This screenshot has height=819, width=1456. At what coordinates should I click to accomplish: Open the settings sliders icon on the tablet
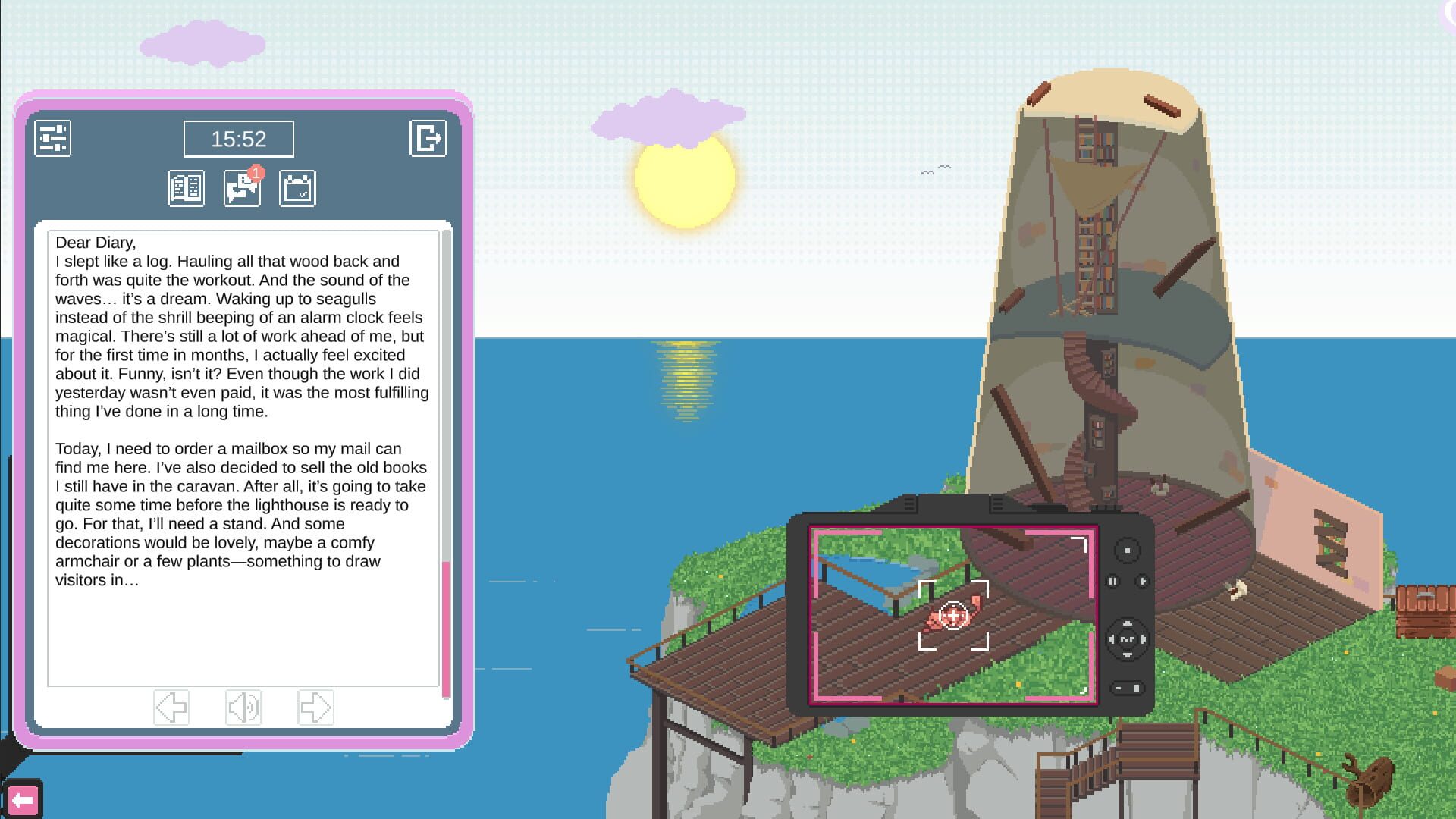[53, 138]
